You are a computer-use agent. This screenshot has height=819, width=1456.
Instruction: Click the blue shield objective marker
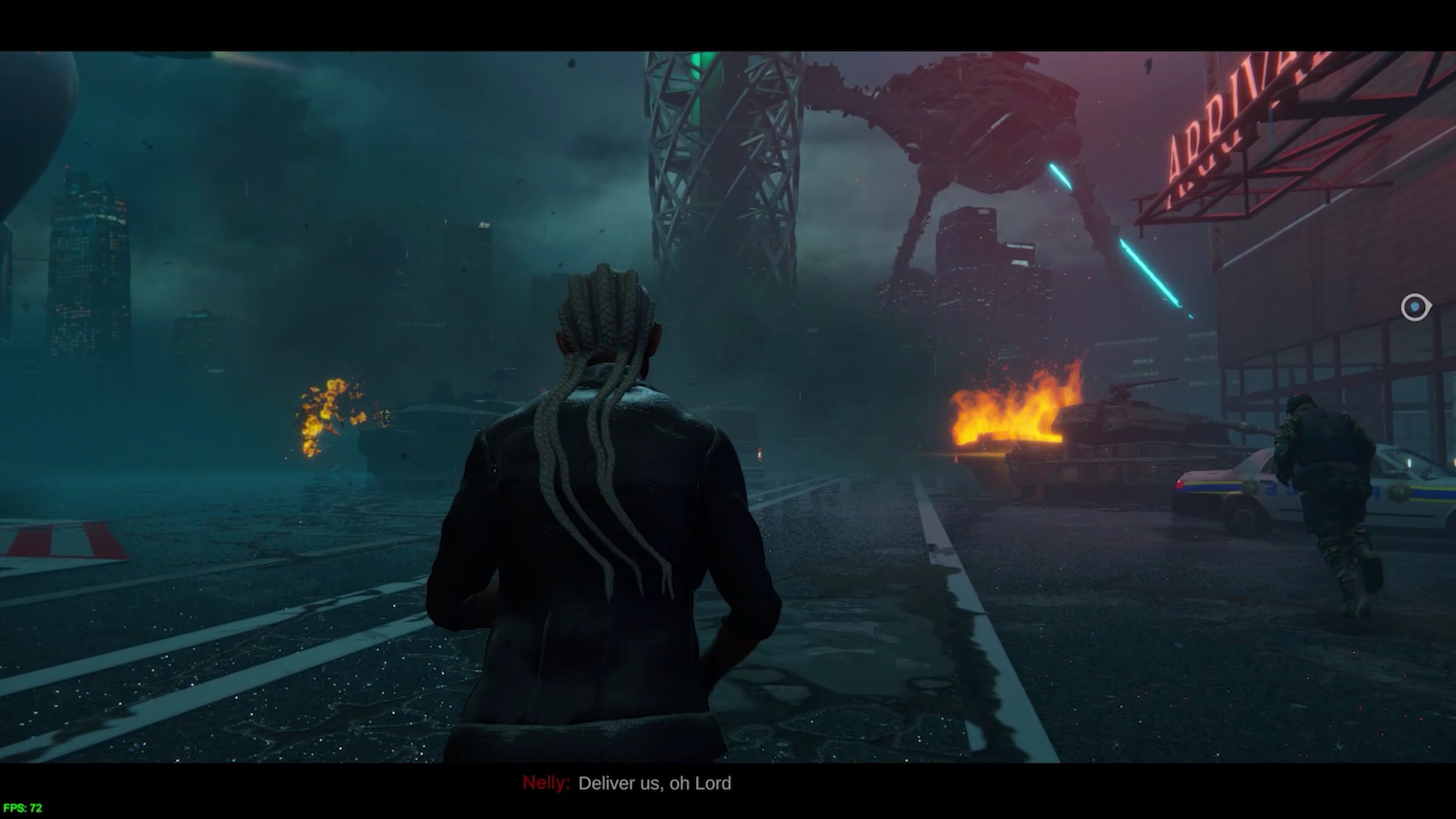coord(1415,307)
